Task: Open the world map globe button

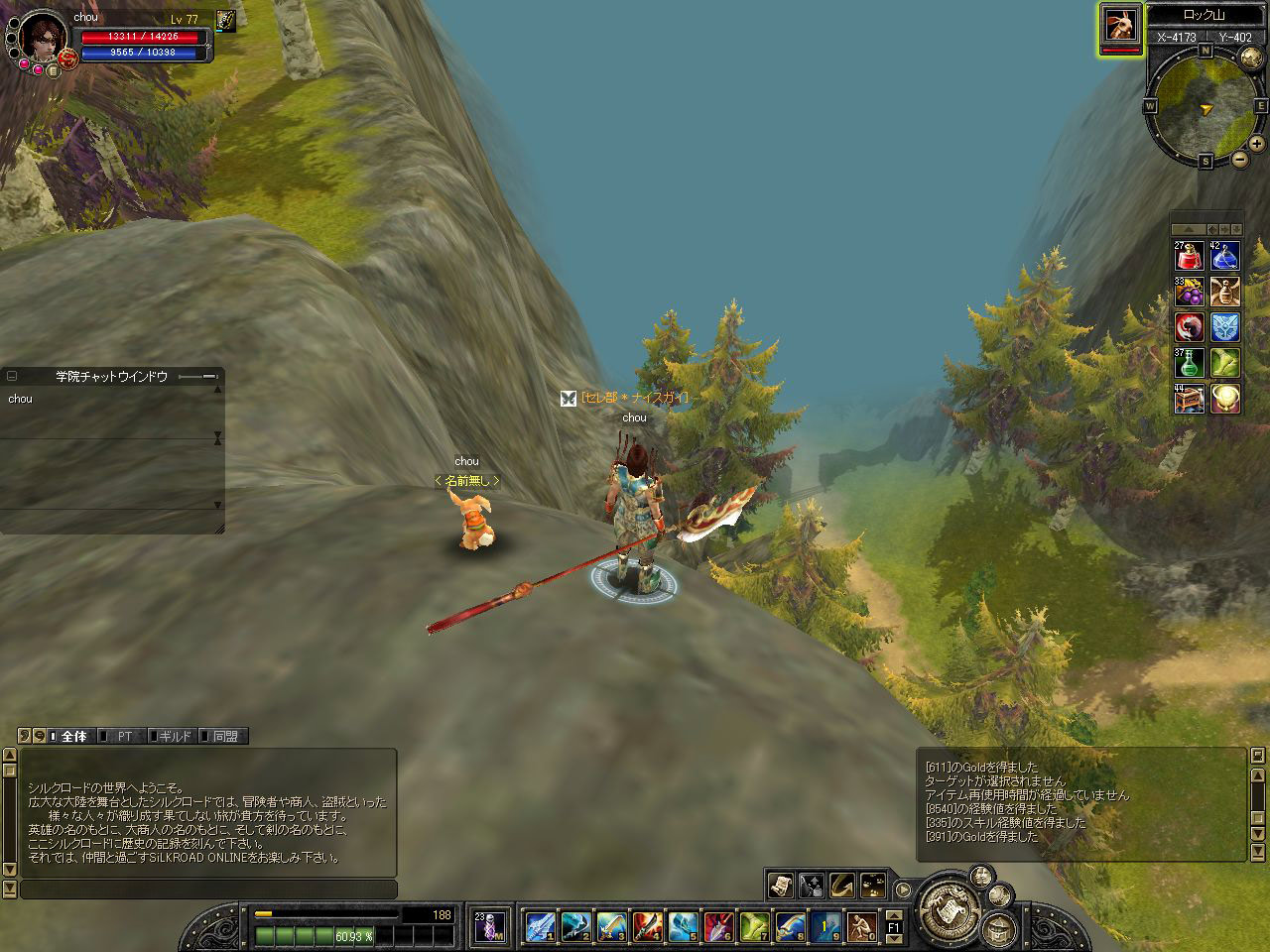Action: [1249, 57]
